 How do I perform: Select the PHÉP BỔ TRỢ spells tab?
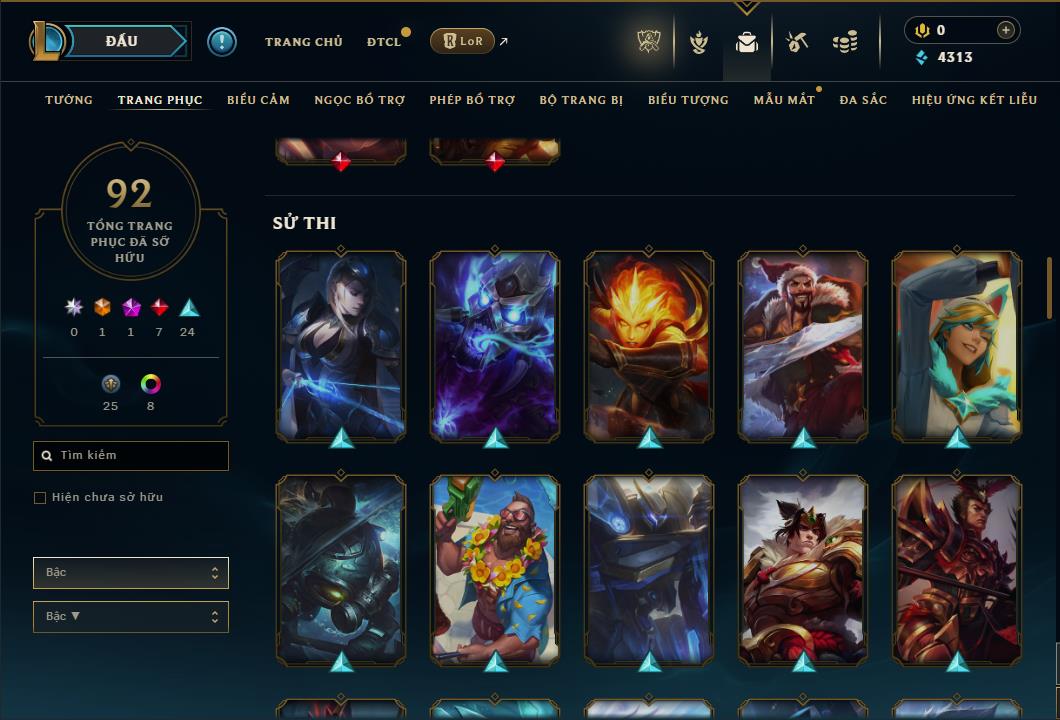(472, 100)
